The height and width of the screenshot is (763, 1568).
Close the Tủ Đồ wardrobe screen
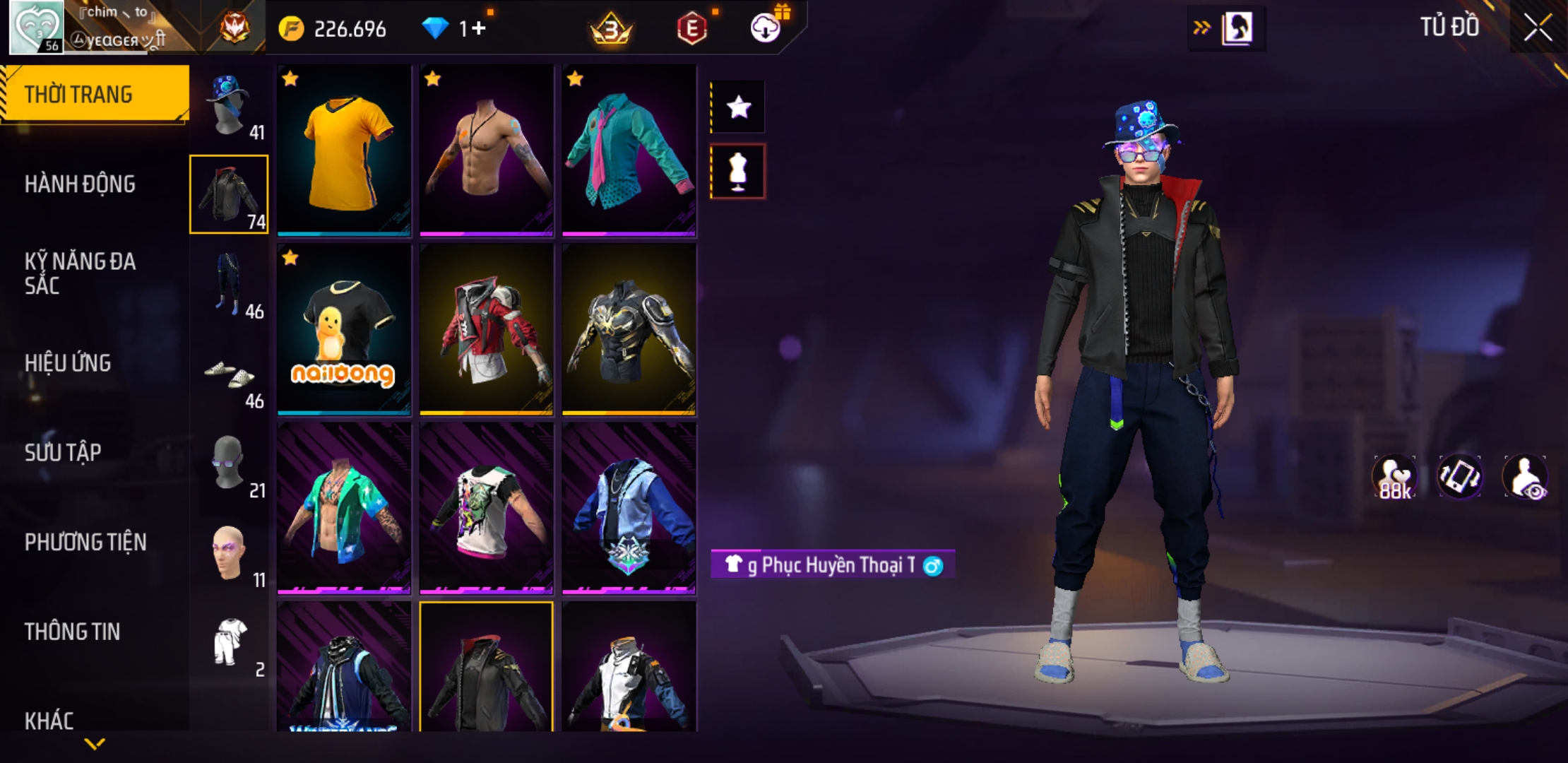(x=1537, y=28)
